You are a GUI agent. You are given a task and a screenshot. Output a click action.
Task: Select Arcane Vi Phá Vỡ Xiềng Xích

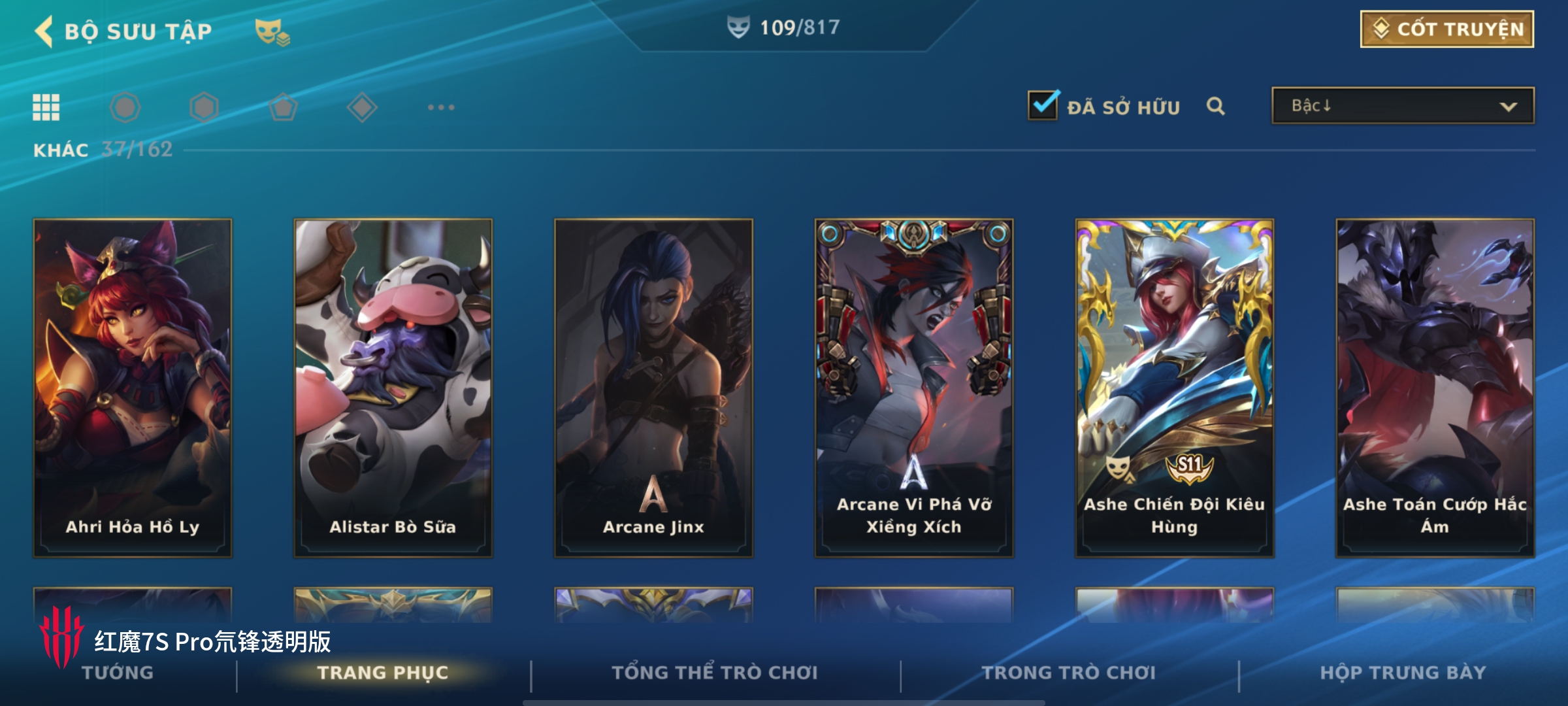(913, 387)
